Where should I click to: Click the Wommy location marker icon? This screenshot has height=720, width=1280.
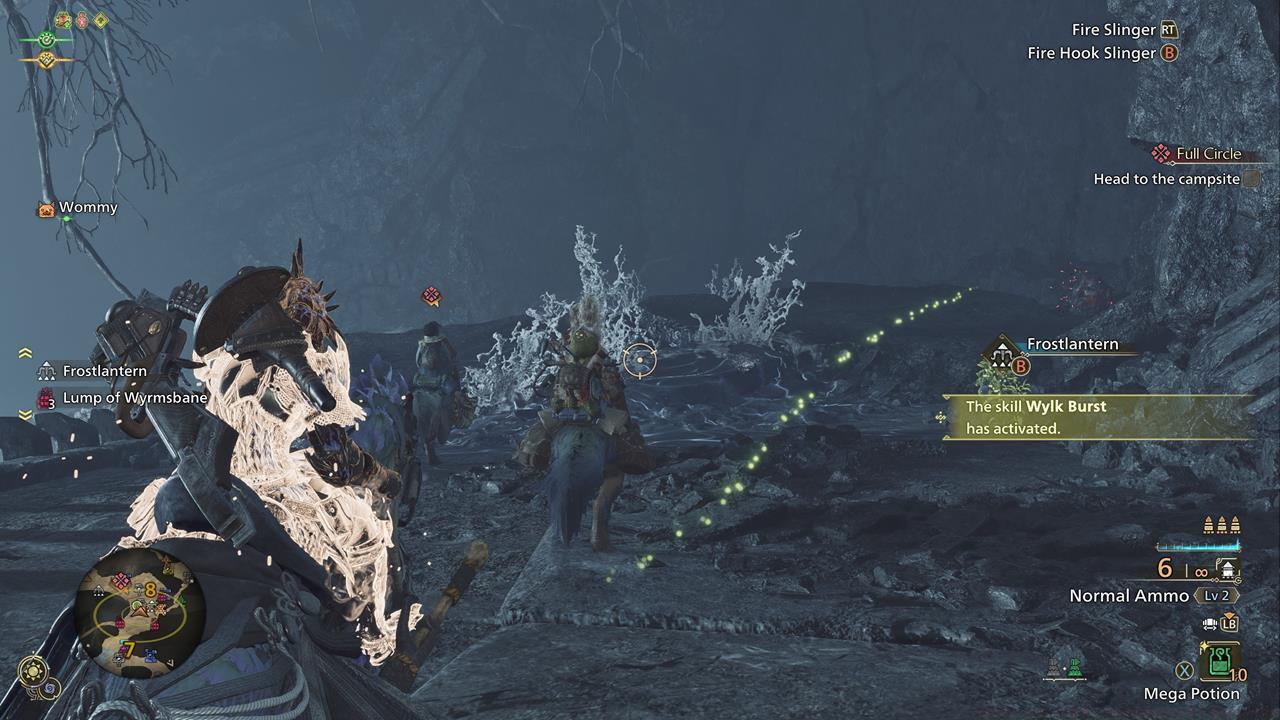44,208
